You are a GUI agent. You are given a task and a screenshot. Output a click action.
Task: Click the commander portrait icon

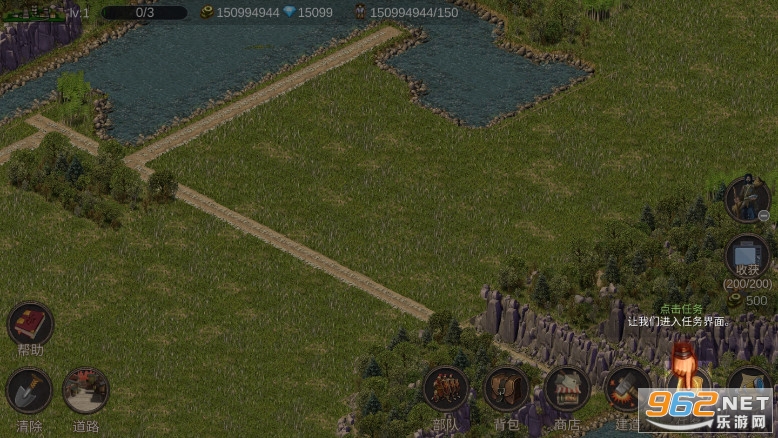click(745, 198)
